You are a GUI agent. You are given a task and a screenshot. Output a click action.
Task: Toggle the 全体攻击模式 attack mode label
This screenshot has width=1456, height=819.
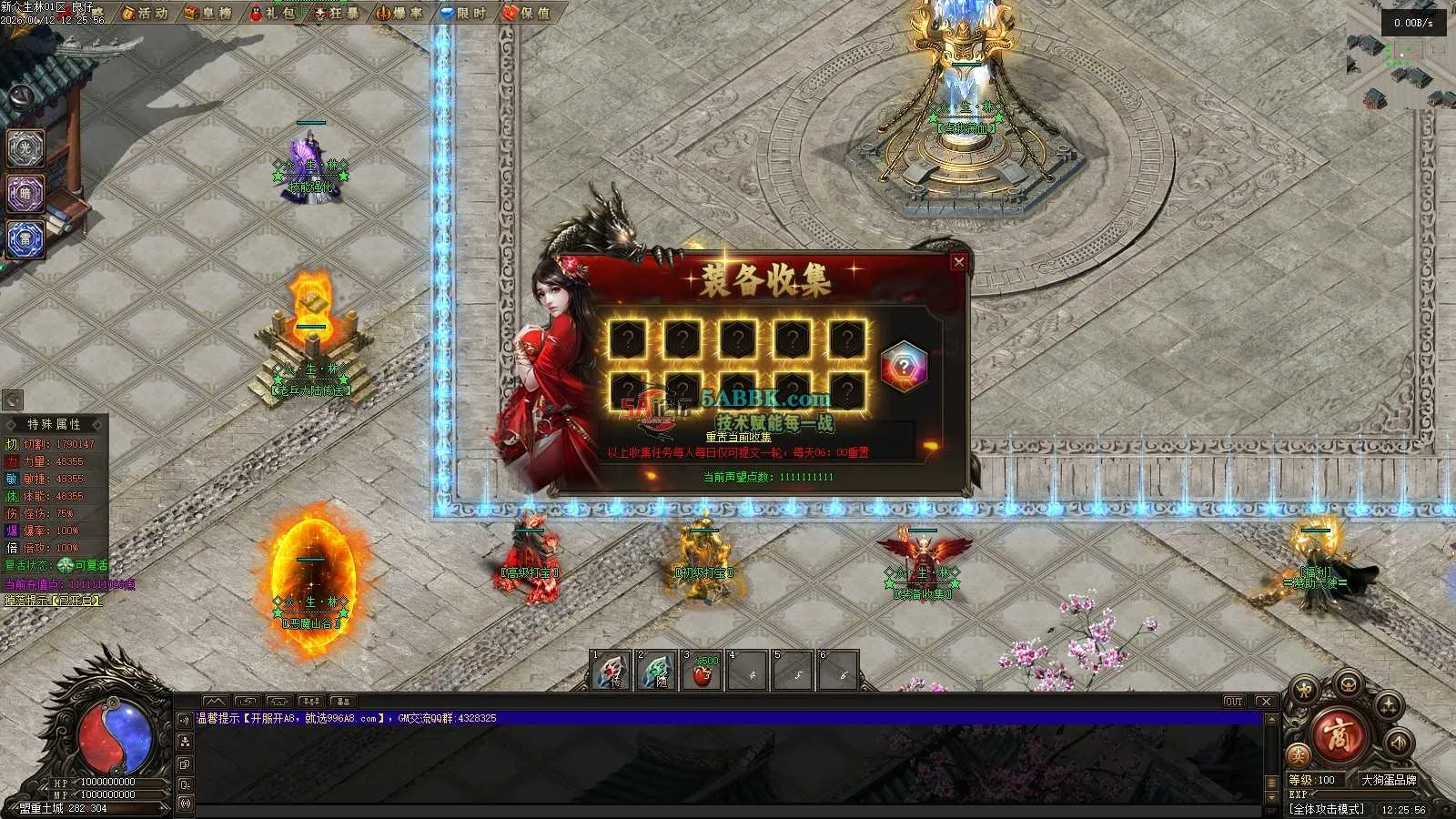tap(1327, 808)
